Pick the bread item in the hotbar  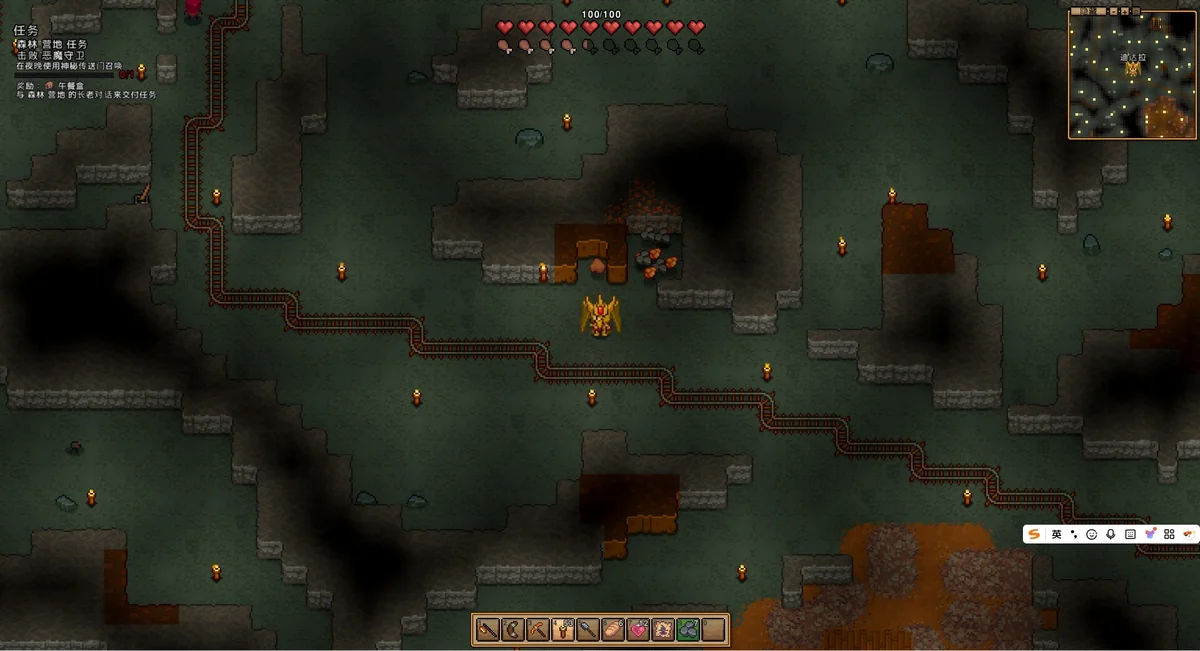click(x=613, y=630)
